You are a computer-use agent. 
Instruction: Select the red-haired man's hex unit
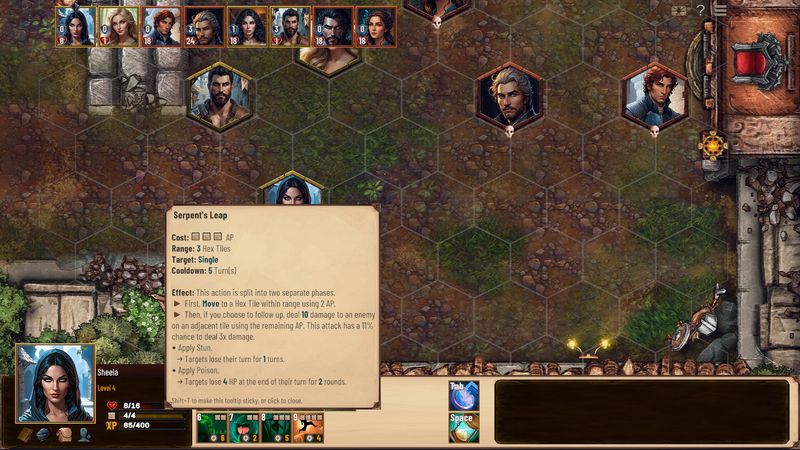(x=654, y=96)
